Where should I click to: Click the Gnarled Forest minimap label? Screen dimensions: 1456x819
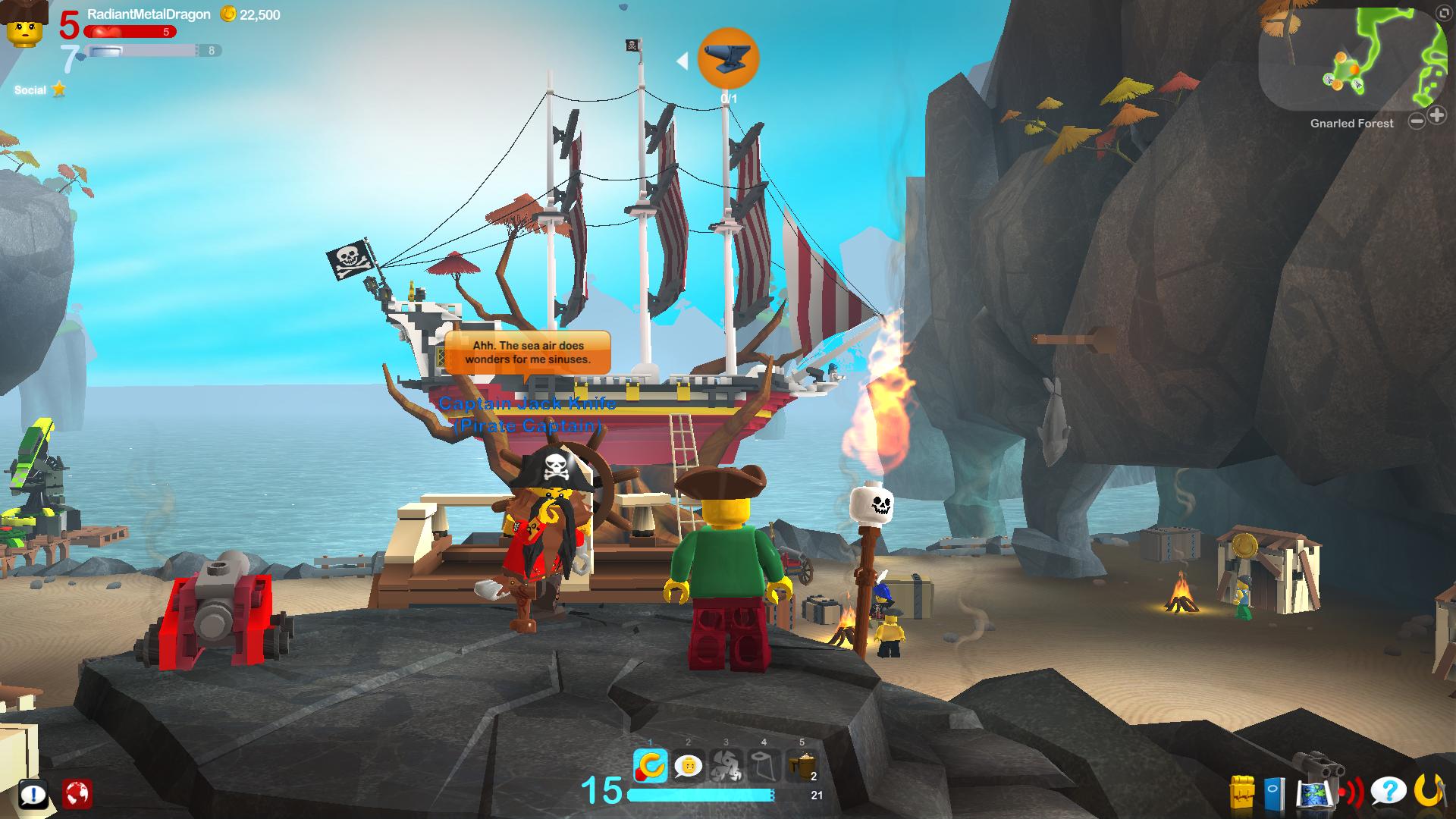pos(1351,123)
